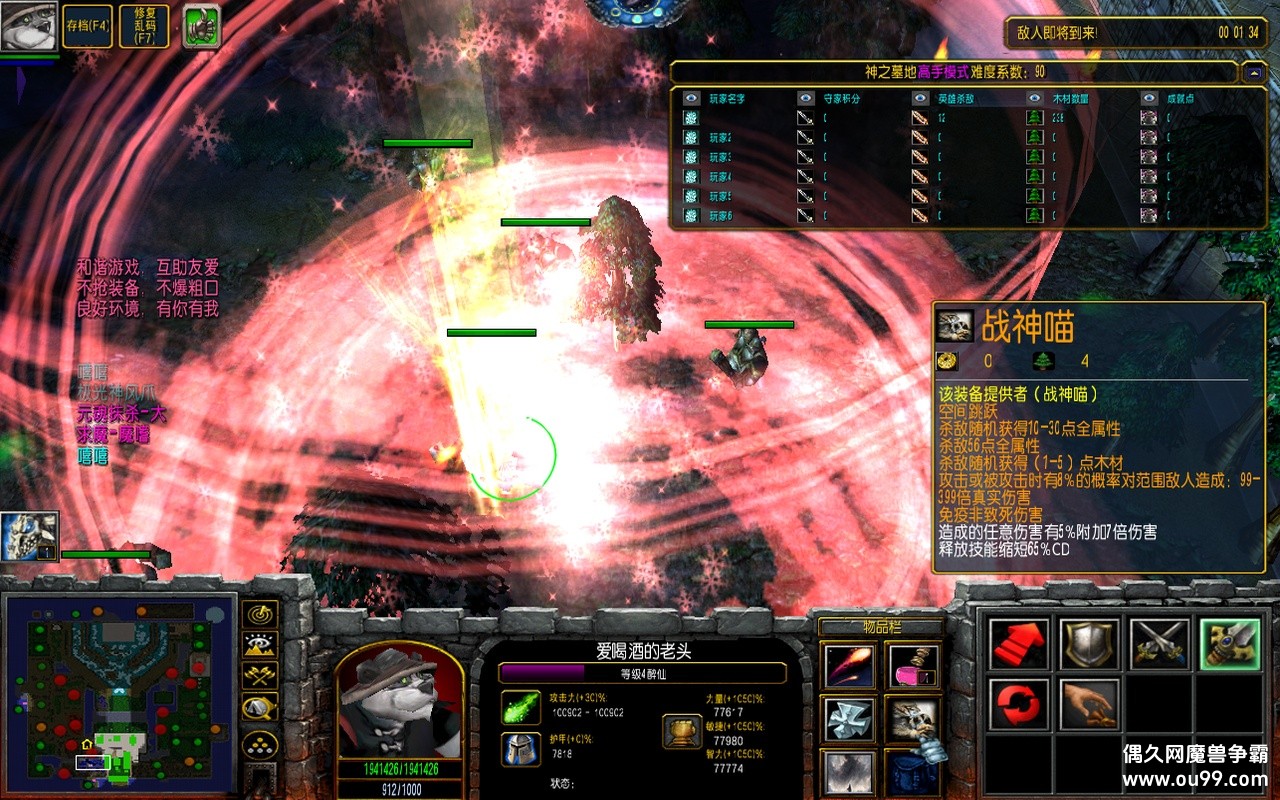The height and width of the screenshot is (800, 1280).
Task: Activate the red arrow move command
Action: pos(1021,644)
